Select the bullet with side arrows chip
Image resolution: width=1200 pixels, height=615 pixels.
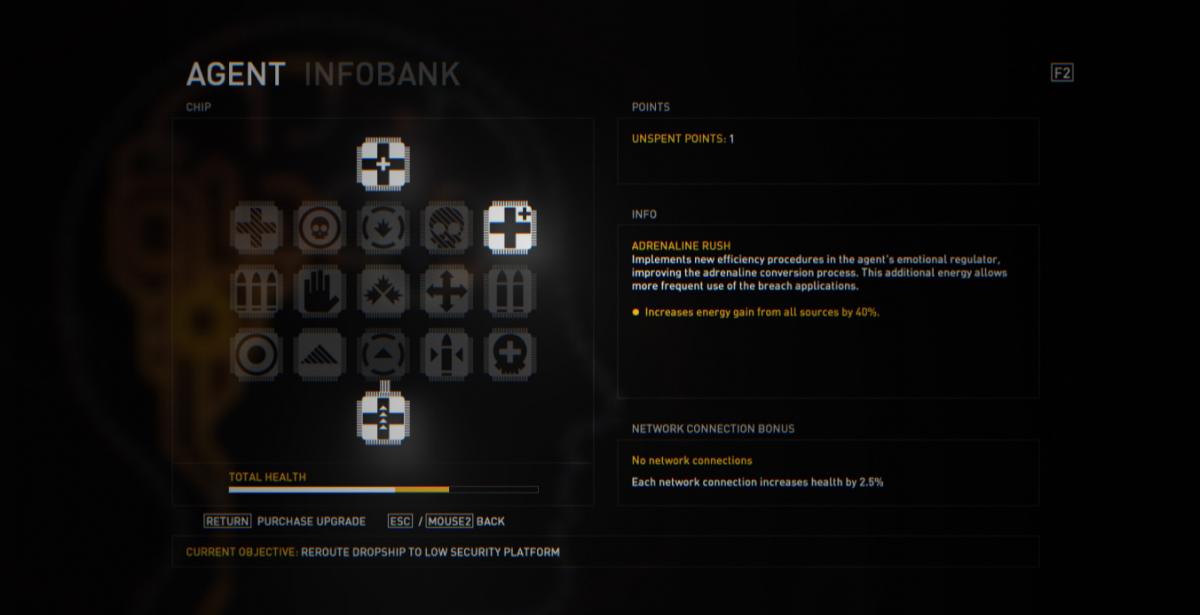coord(446,355)
